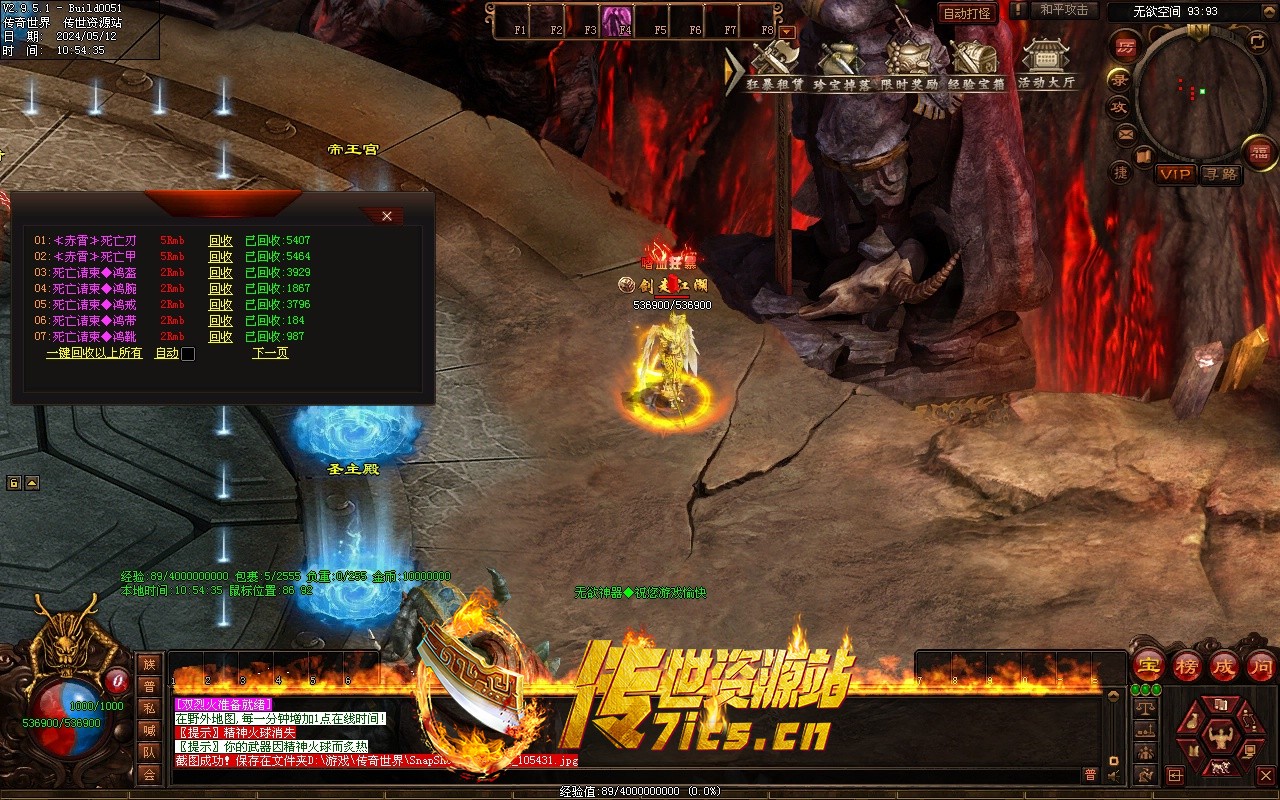Open the VIP button beside the minimap

(1175, 174)
